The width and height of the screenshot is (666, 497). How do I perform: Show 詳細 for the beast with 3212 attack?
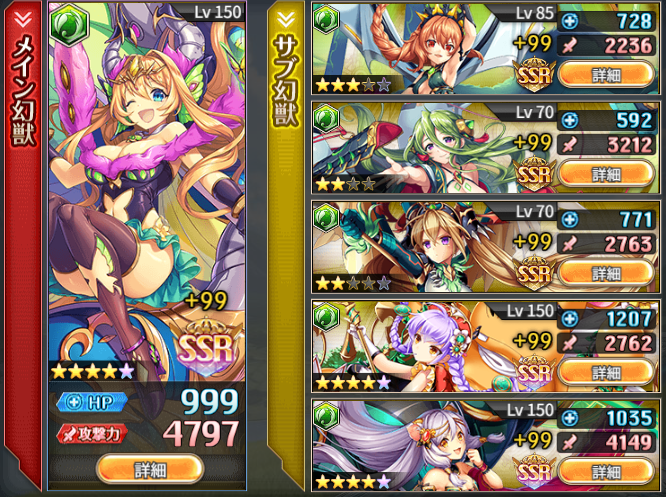606,173
